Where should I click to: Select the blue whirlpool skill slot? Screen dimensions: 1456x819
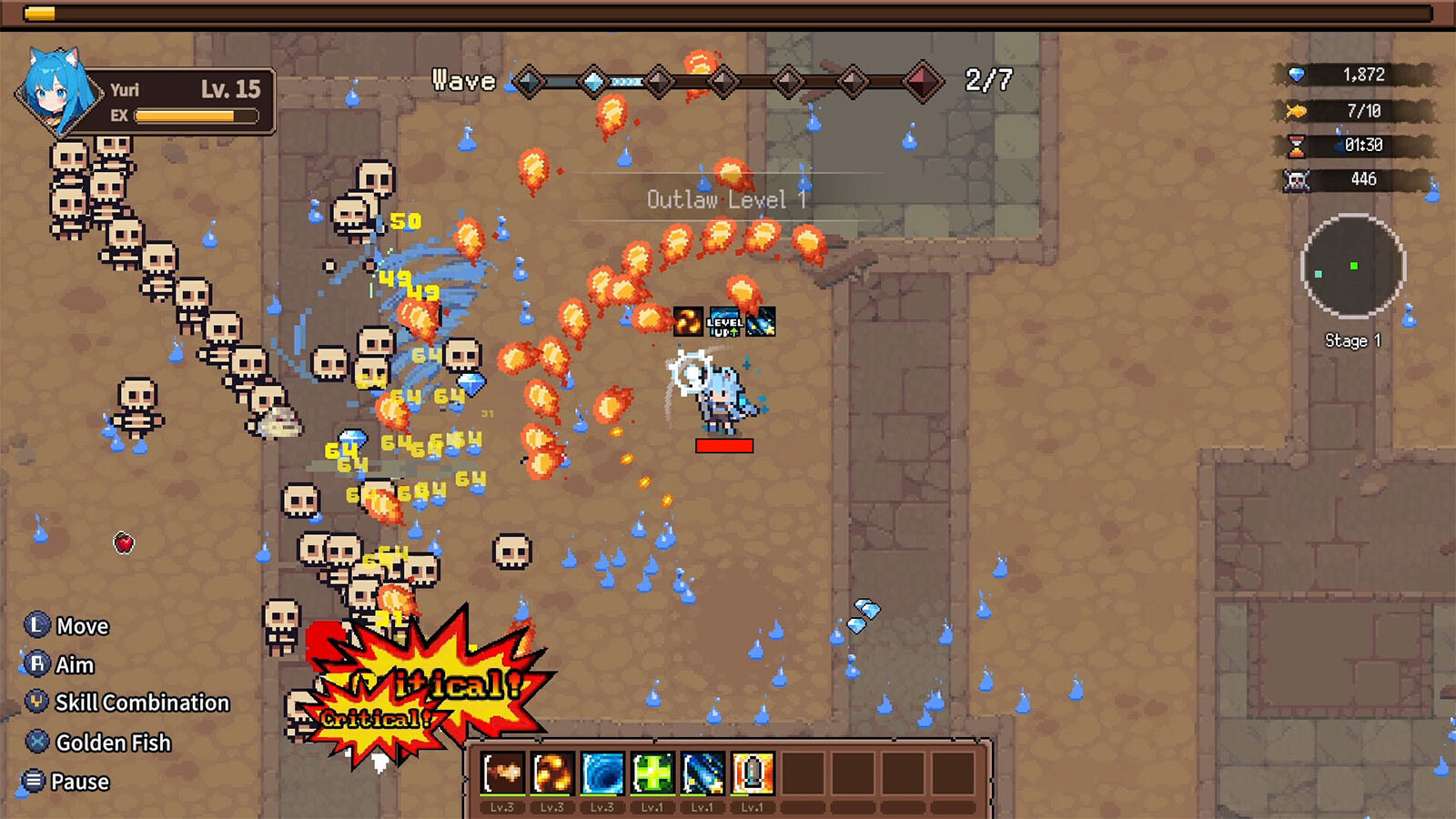coord(602,773)
